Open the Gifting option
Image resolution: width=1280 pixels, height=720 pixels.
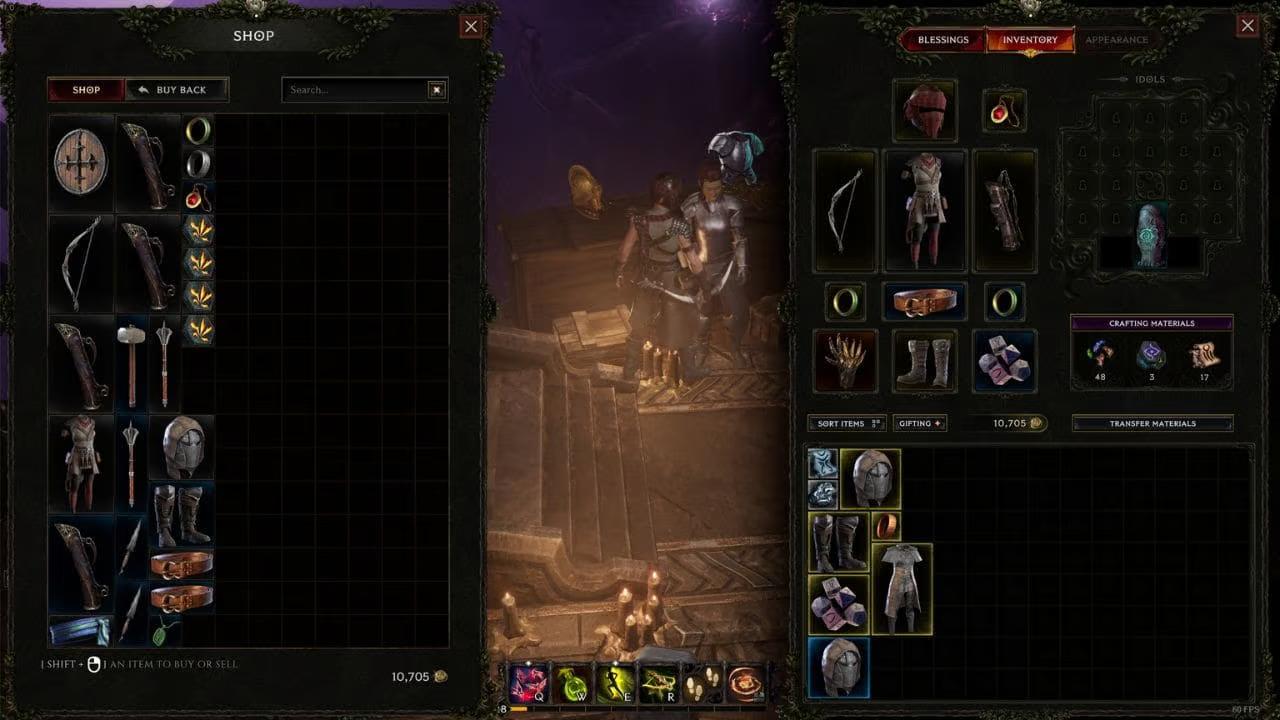click(920, 424)
